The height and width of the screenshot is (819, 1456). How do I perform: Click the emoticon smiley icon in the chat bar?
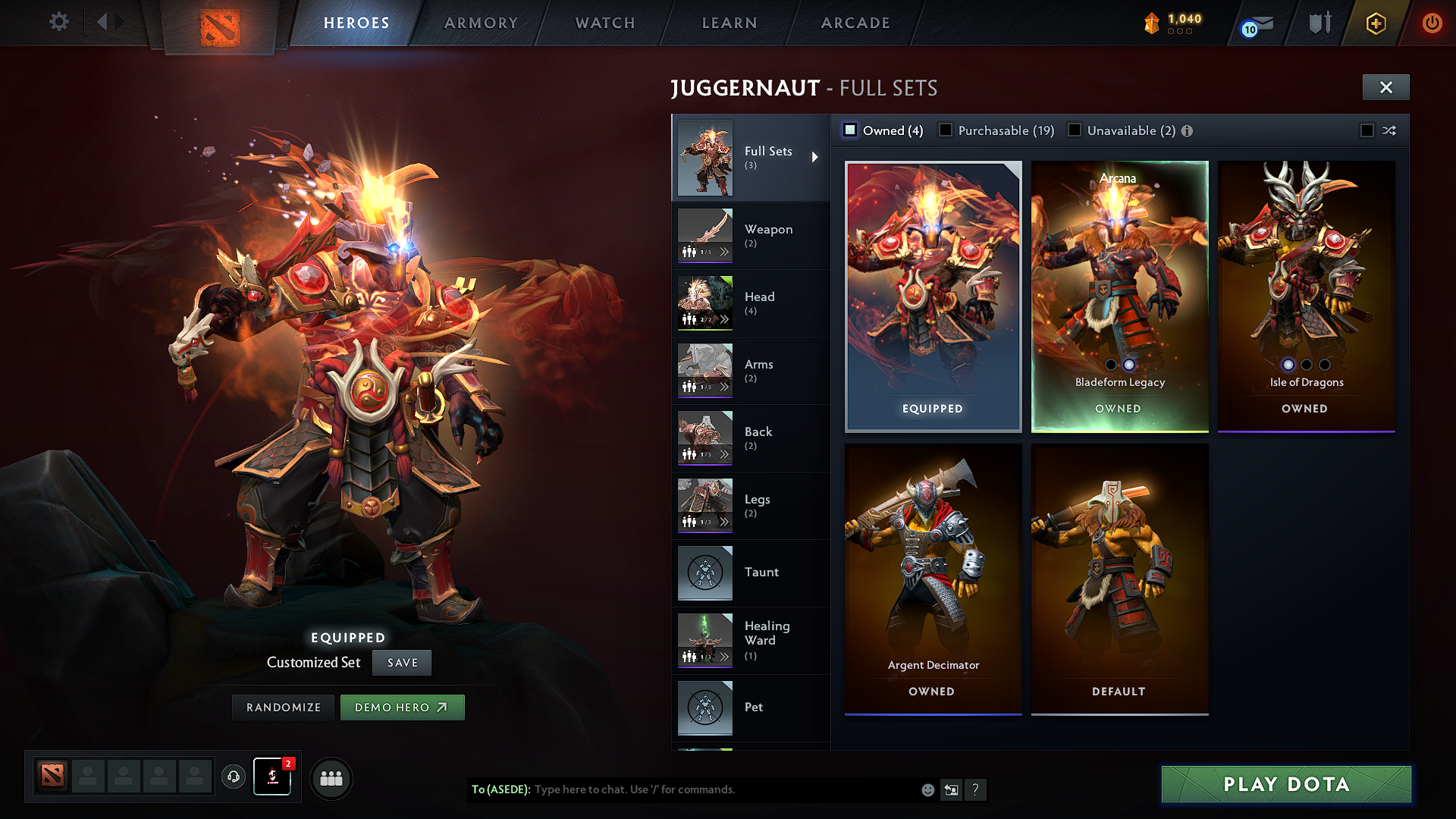tap(927, 789)
